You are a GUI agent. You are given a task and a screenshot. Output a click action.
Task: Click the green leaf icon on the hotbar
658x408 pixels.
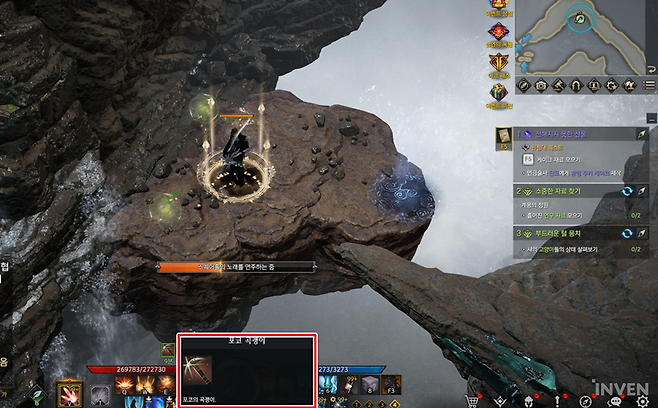38,395
